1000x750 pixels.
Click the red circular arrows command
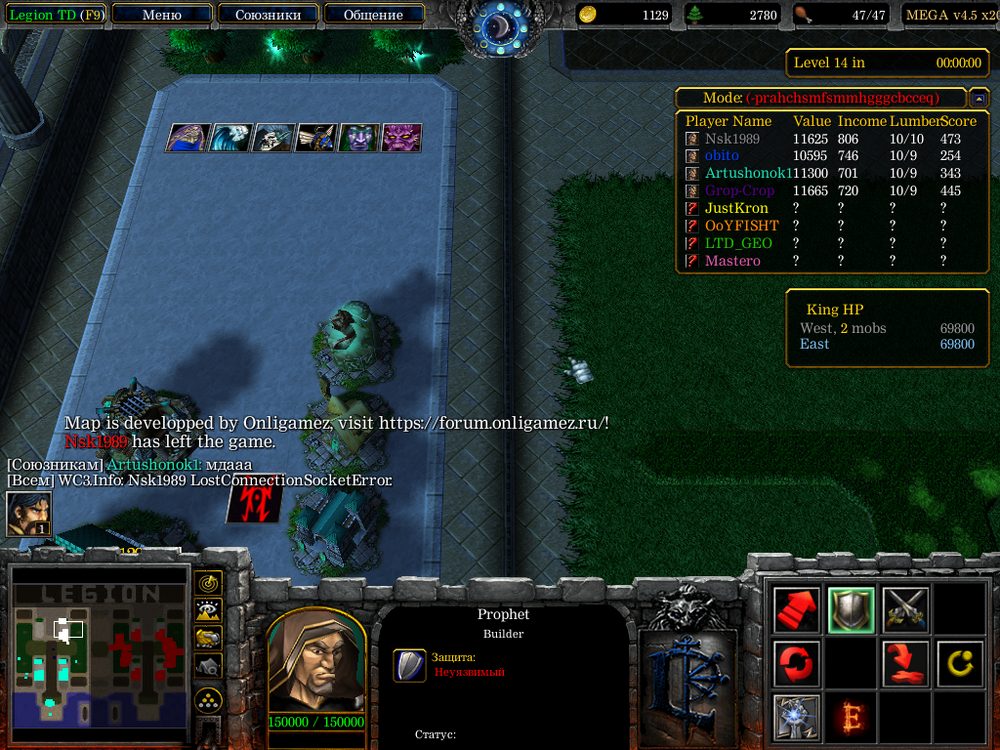(796, 663)
